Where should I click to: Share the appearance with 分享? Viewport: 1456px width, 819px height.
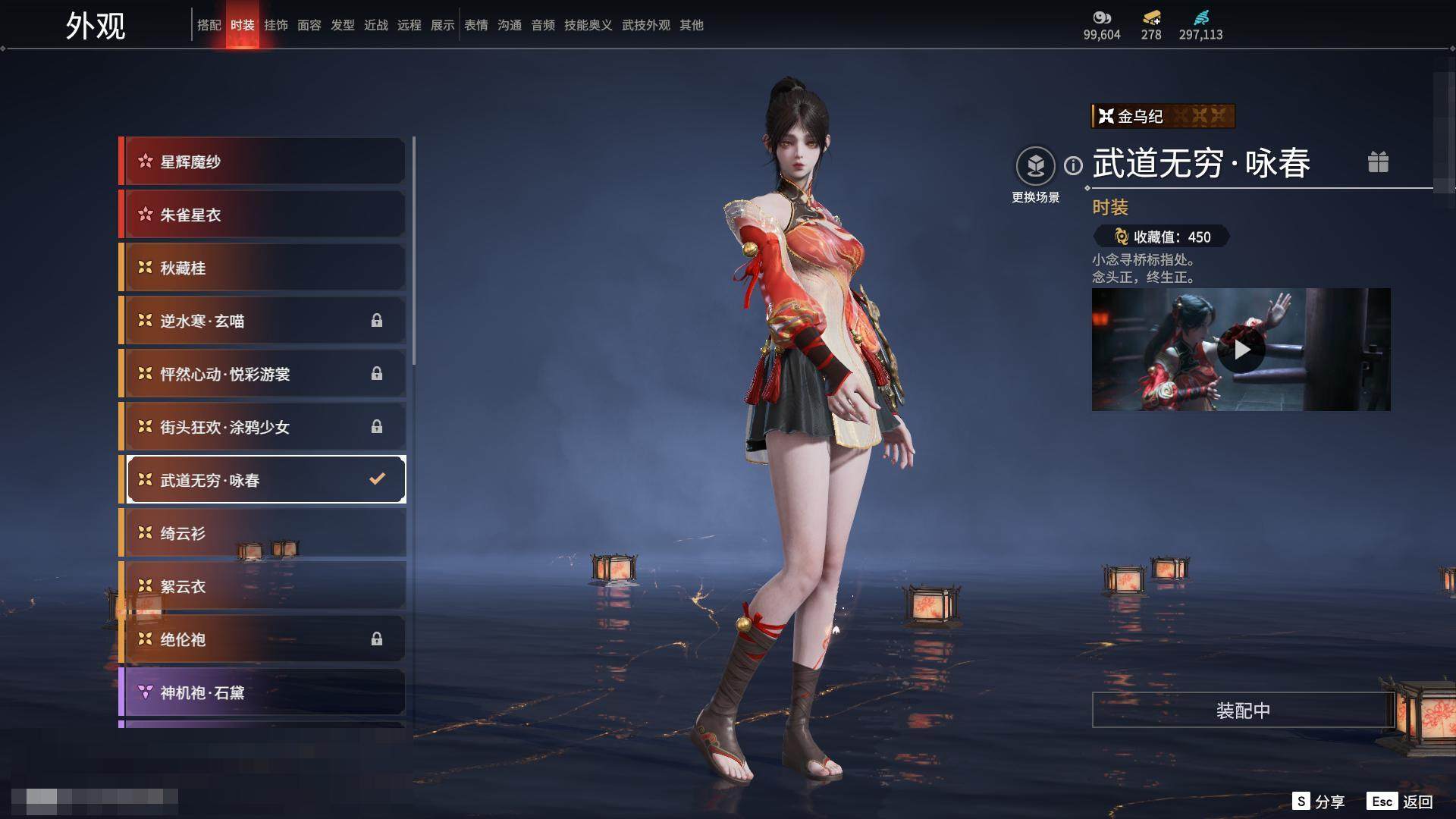tap(1319, 802)
